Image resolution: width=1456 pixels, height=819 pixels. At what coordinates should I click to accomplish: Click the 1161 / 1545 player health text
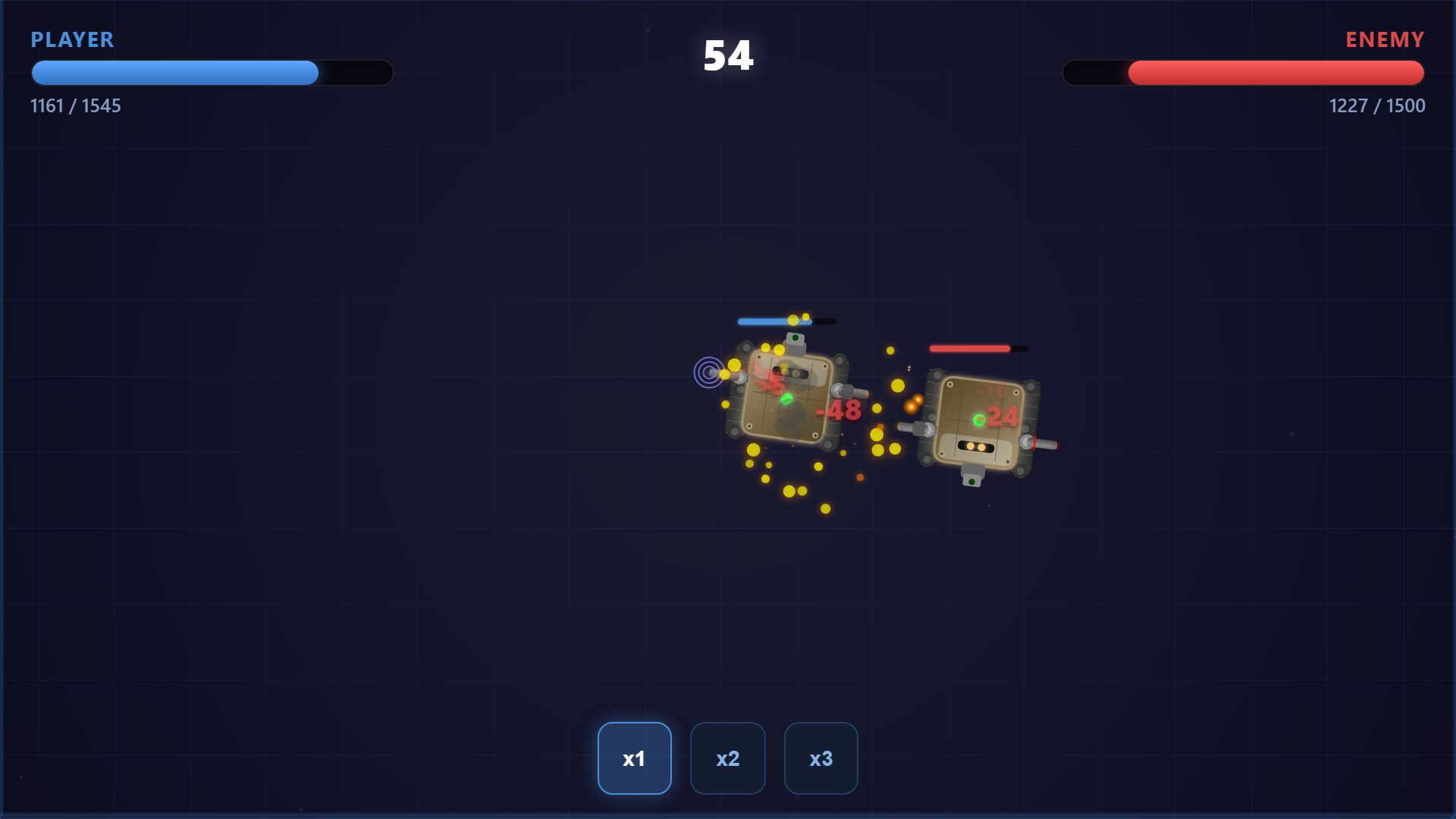click(x=76, y=106)
